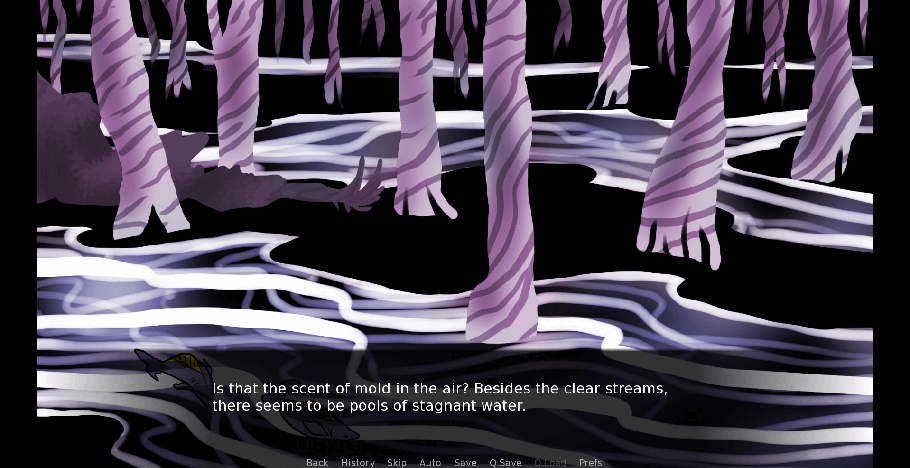Open the History log
This screenshot has width=910, height=468.
357,462
